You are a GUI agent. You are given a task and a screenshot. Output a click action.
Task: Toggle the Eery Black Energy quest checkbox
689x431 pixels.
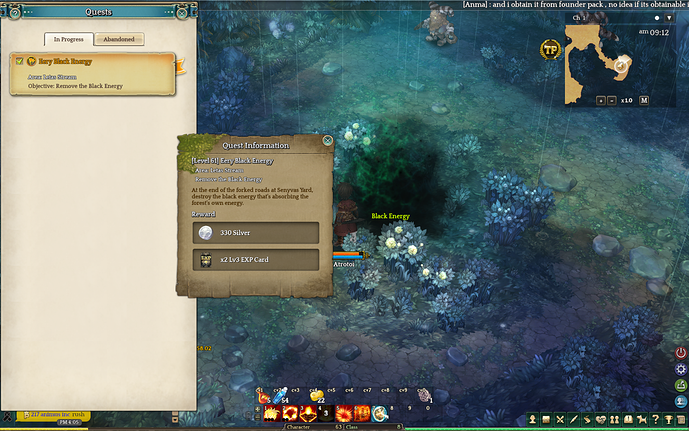(20, 61)
